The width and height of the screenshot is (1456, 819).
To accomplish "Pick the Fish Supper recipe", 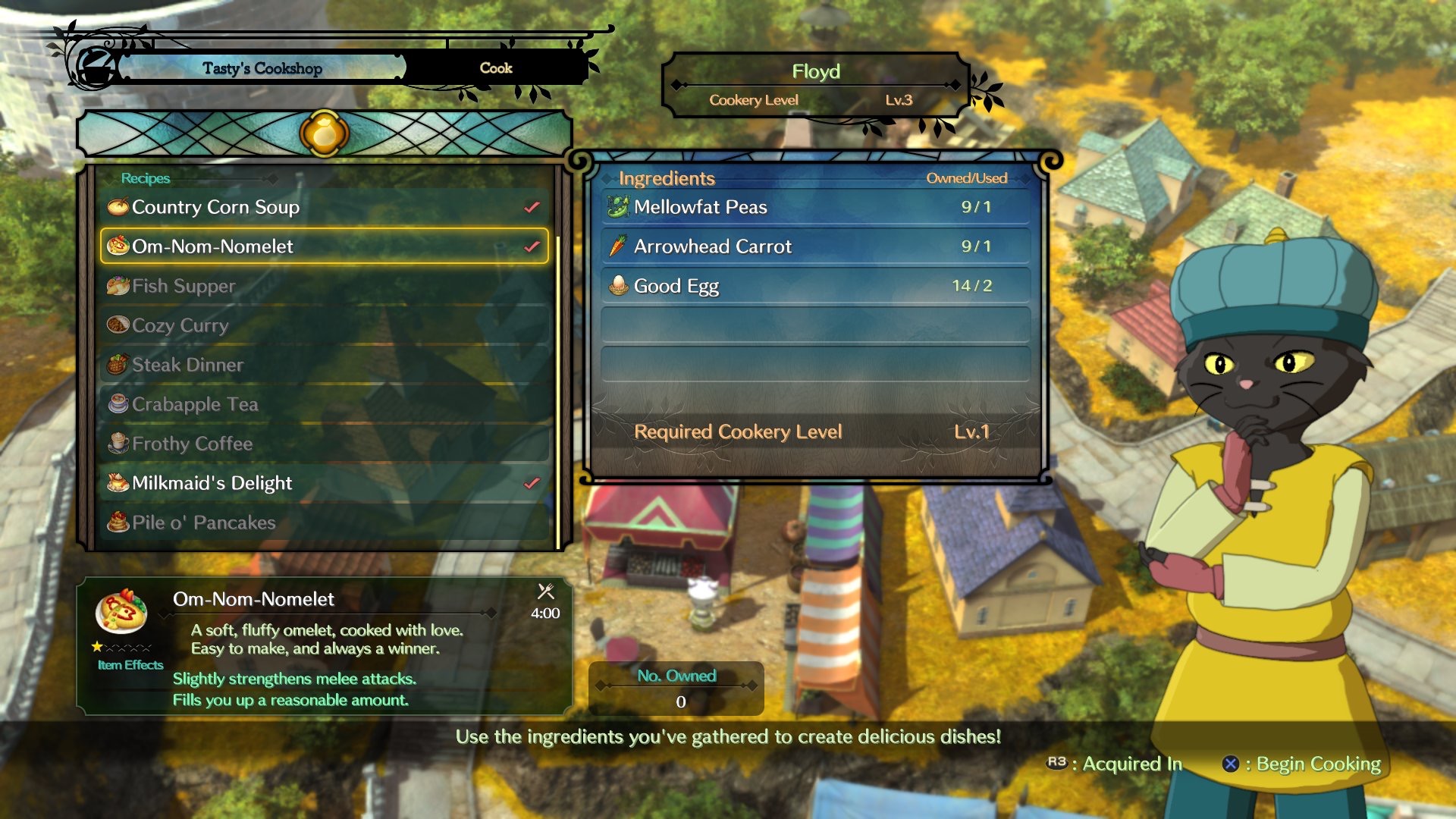I will click(x=324, y=286).
